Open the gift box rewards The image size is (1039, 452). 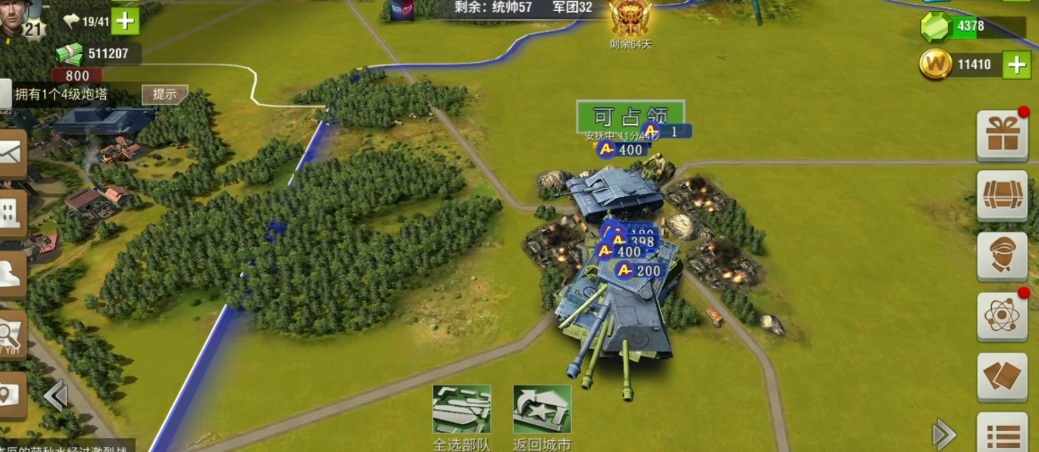pos(1001,136)
